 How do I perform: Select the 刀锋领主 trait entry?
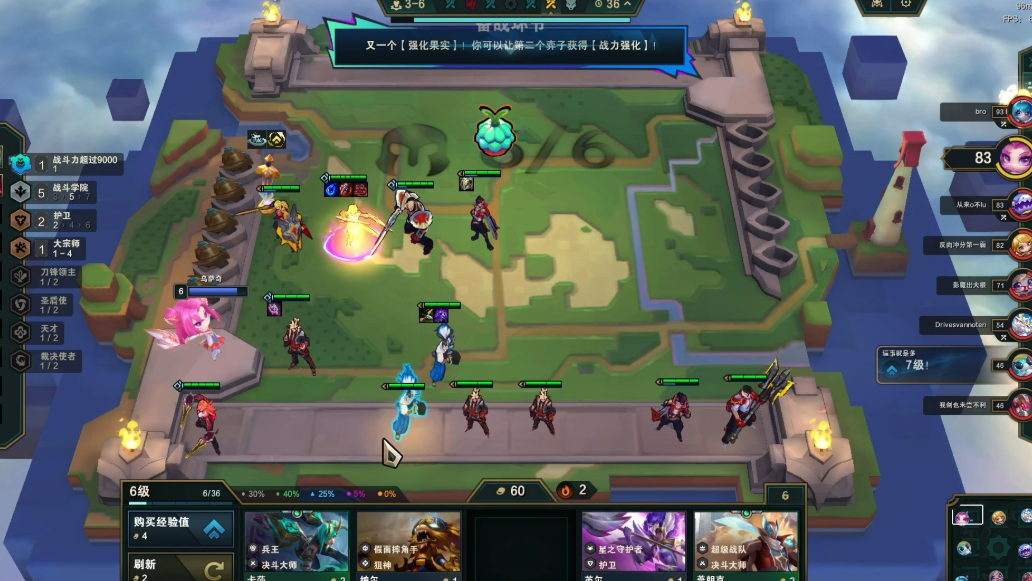click(x=62, y=275)
